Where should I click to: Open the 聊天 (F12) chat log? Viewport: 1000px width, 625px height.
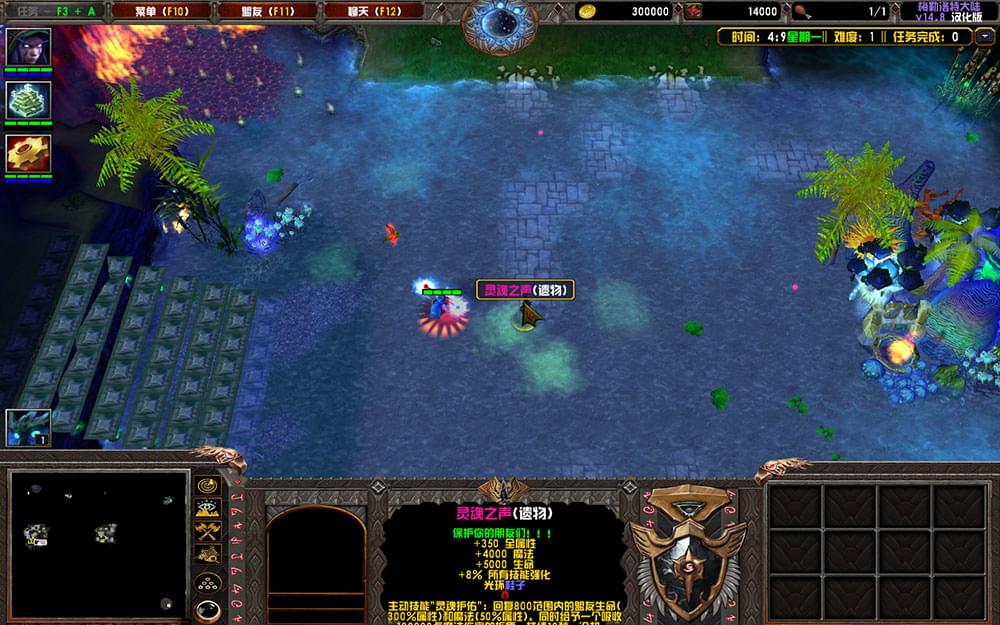pos(373,11)
